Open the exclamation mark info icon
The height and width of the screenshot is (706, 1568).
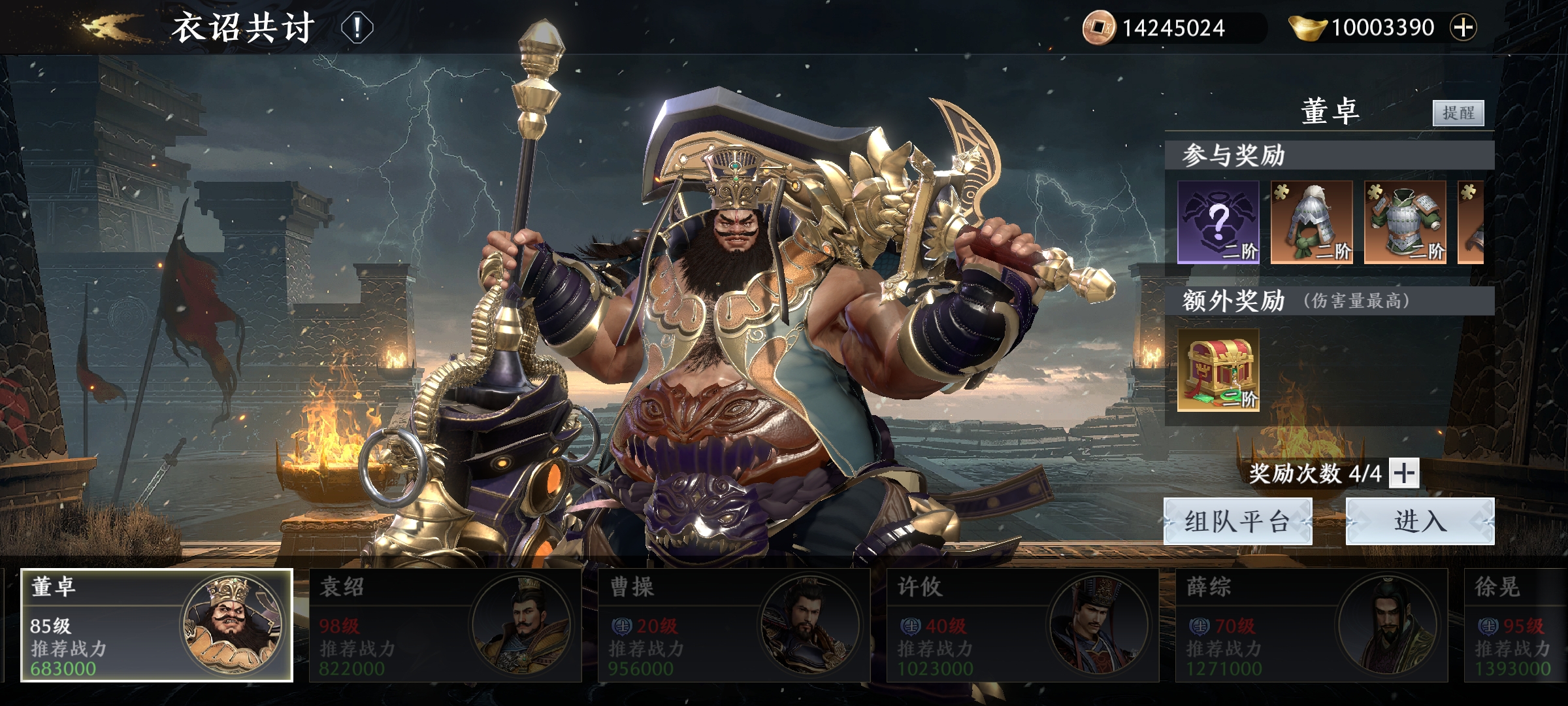[357, 28]
